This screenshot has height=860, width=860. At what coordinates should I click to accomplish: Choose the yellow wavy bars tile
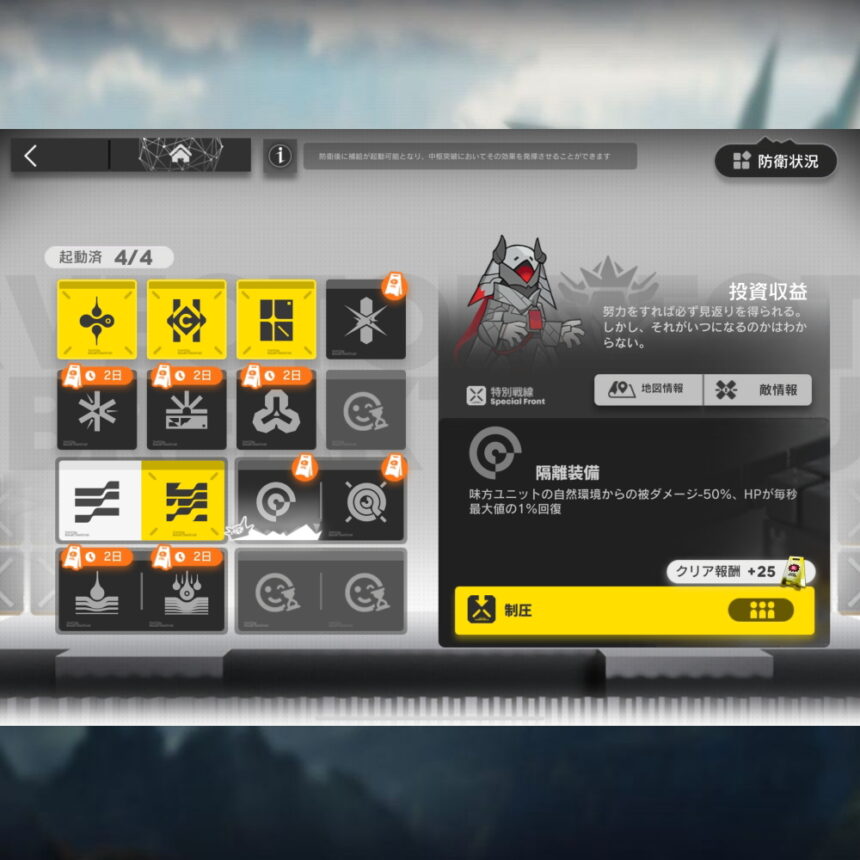(x=183, y=500)
